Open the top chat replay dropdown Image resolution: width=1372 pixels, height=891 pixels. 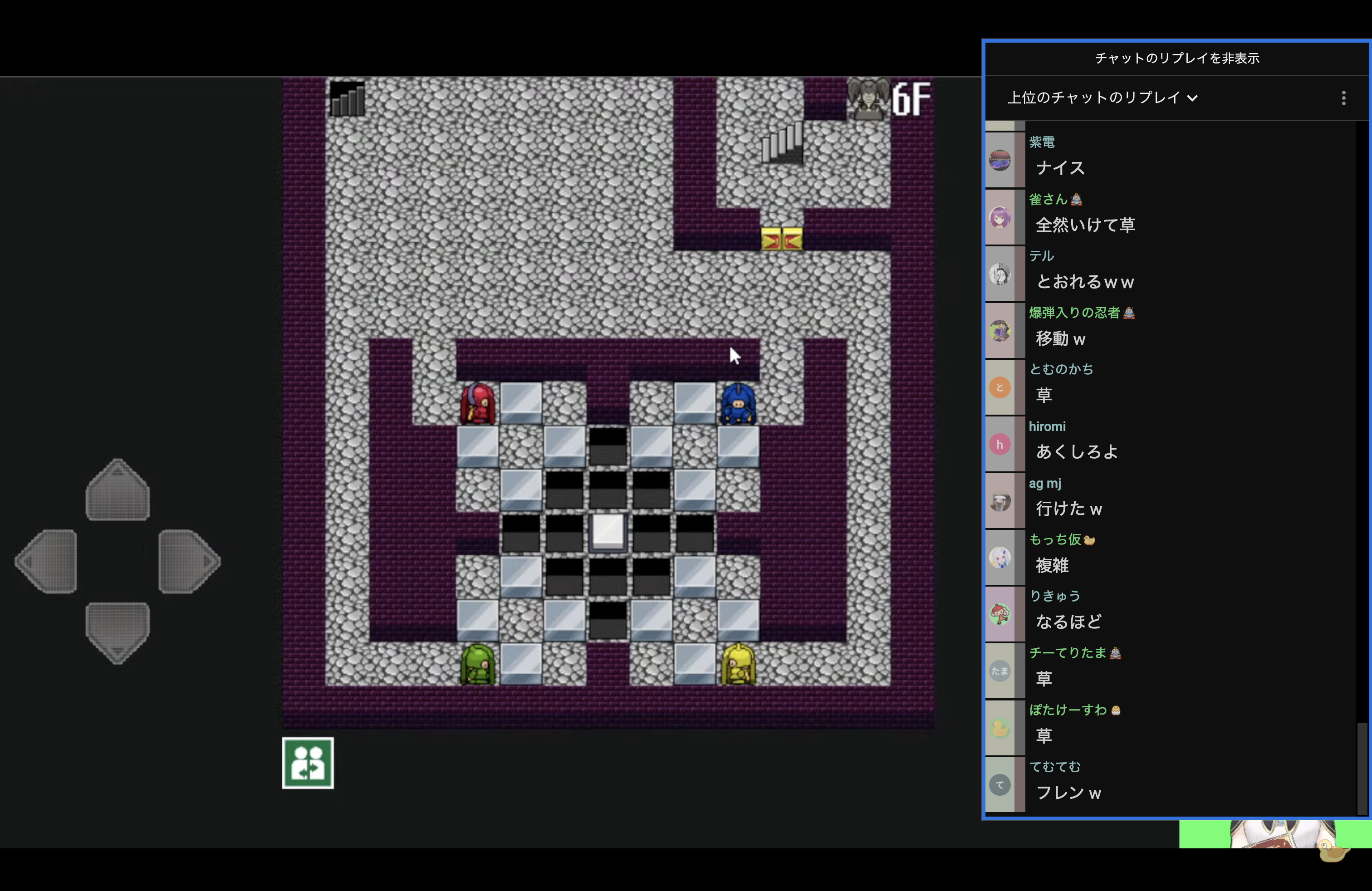pyautogui.click(x=1102, y=98)
